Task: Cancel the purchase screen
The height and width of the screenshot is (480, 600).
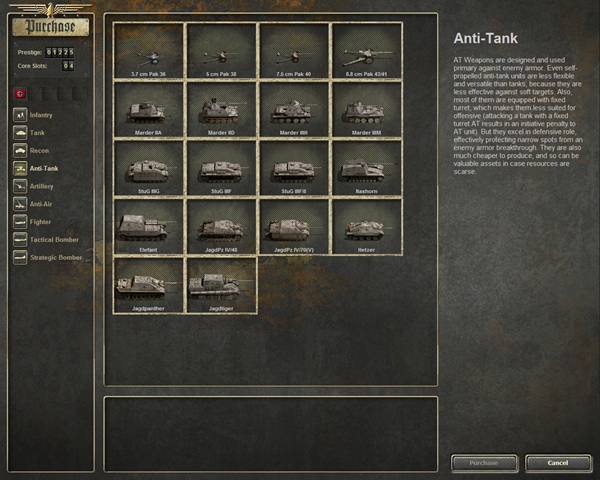Action: click(x=558, y=463)
